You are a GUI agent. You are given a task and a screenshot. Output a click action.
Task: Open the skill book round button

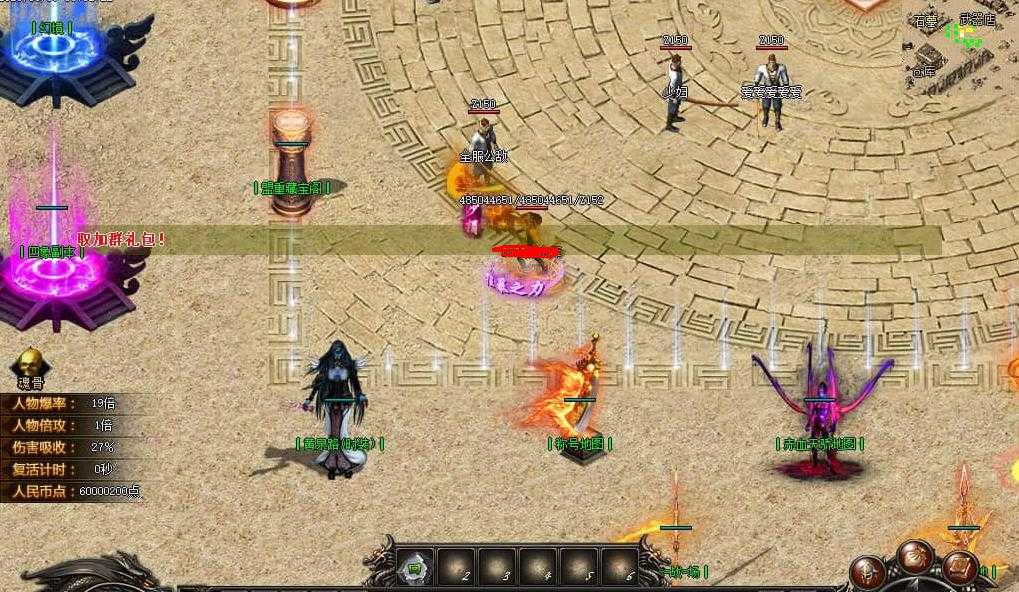(x=961, y=568)
